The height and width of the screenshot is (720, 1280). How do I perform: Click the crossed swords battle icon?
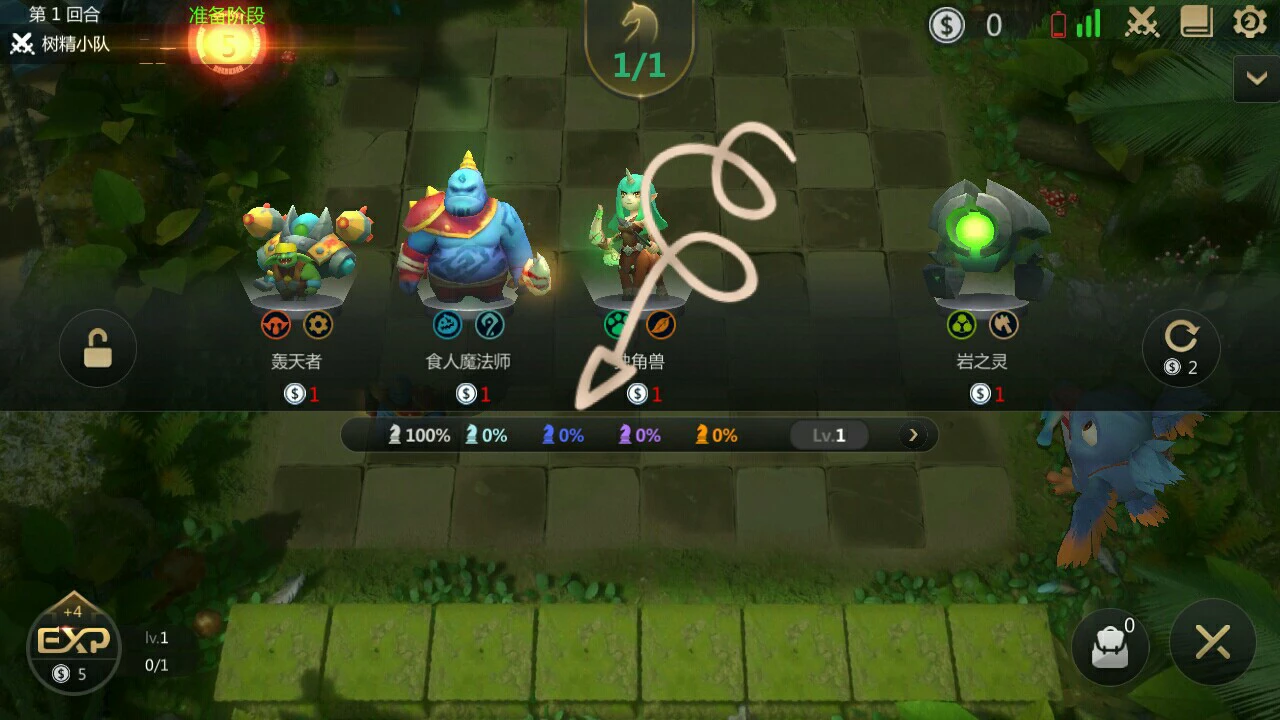(x=1142, y=23)
